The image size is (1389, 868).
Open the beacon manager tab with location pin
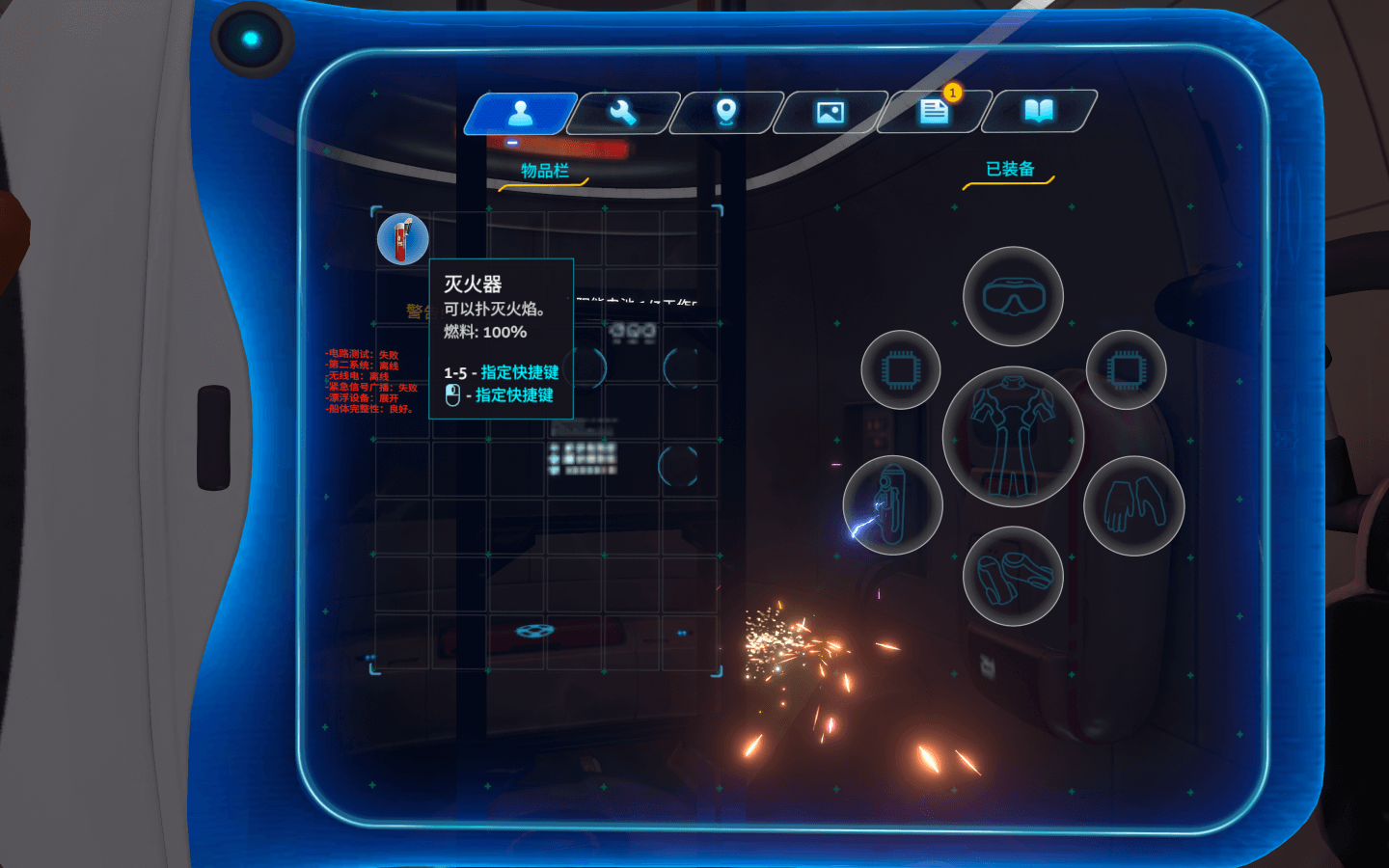(x=726, y=113)
